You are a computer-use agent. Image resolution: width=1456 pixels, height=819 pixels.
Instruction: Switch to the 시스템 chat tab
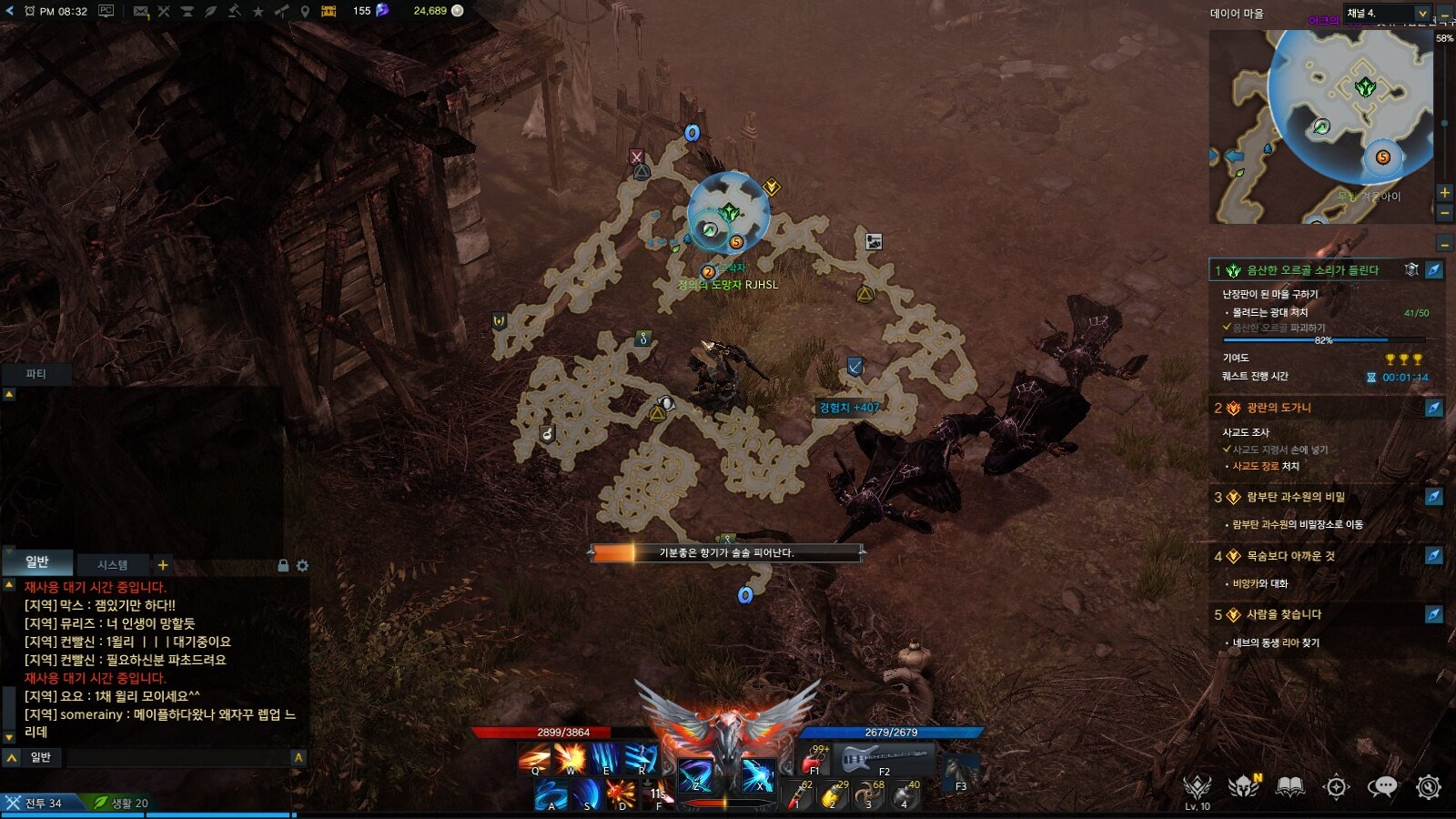point(113,565)
